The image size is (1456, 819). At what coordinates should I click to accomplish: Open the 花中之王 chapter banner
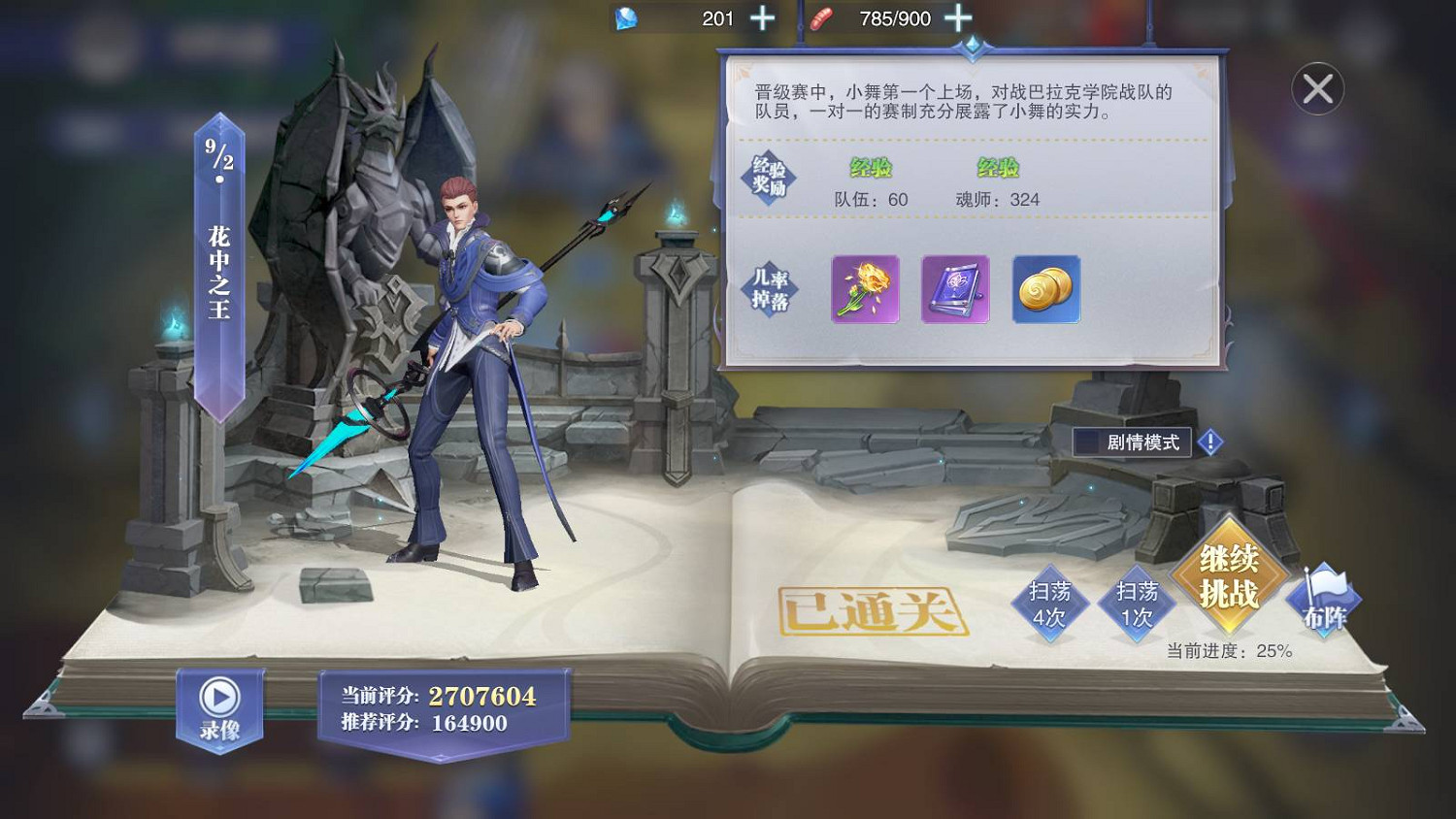pyautogui.click(x=217, y=272)
